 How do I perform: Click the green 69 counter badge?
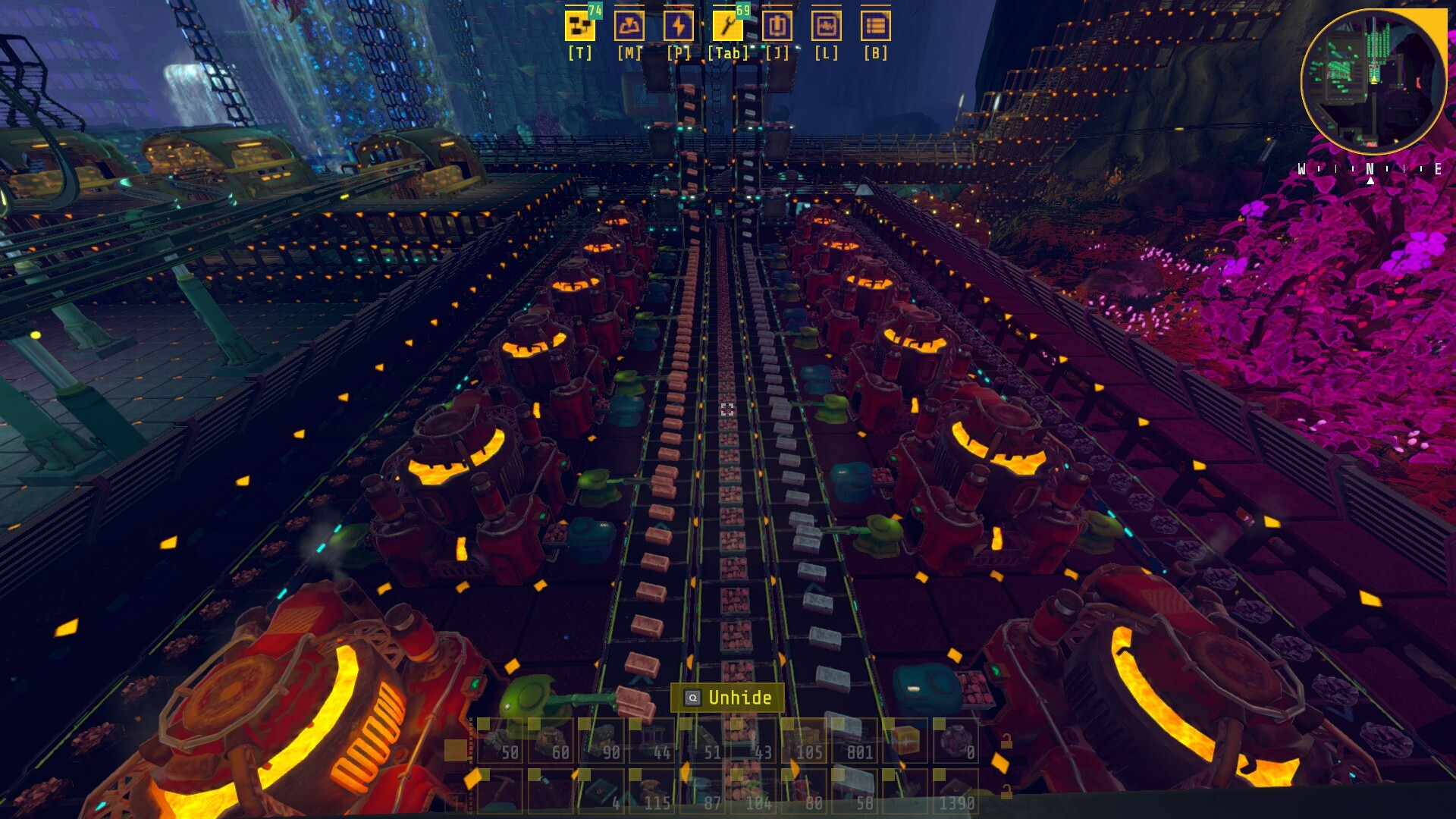coord(745,10)
